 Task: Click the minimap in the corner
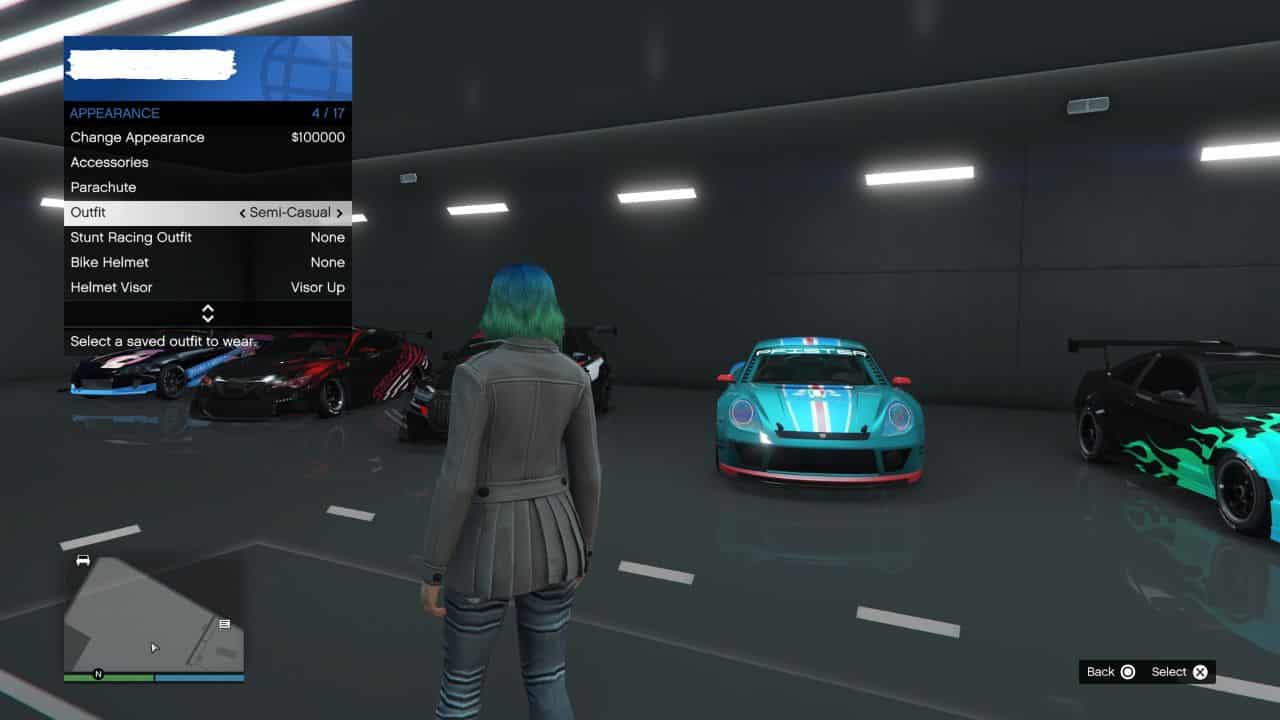pyautogui.click(x=154, y=614)
